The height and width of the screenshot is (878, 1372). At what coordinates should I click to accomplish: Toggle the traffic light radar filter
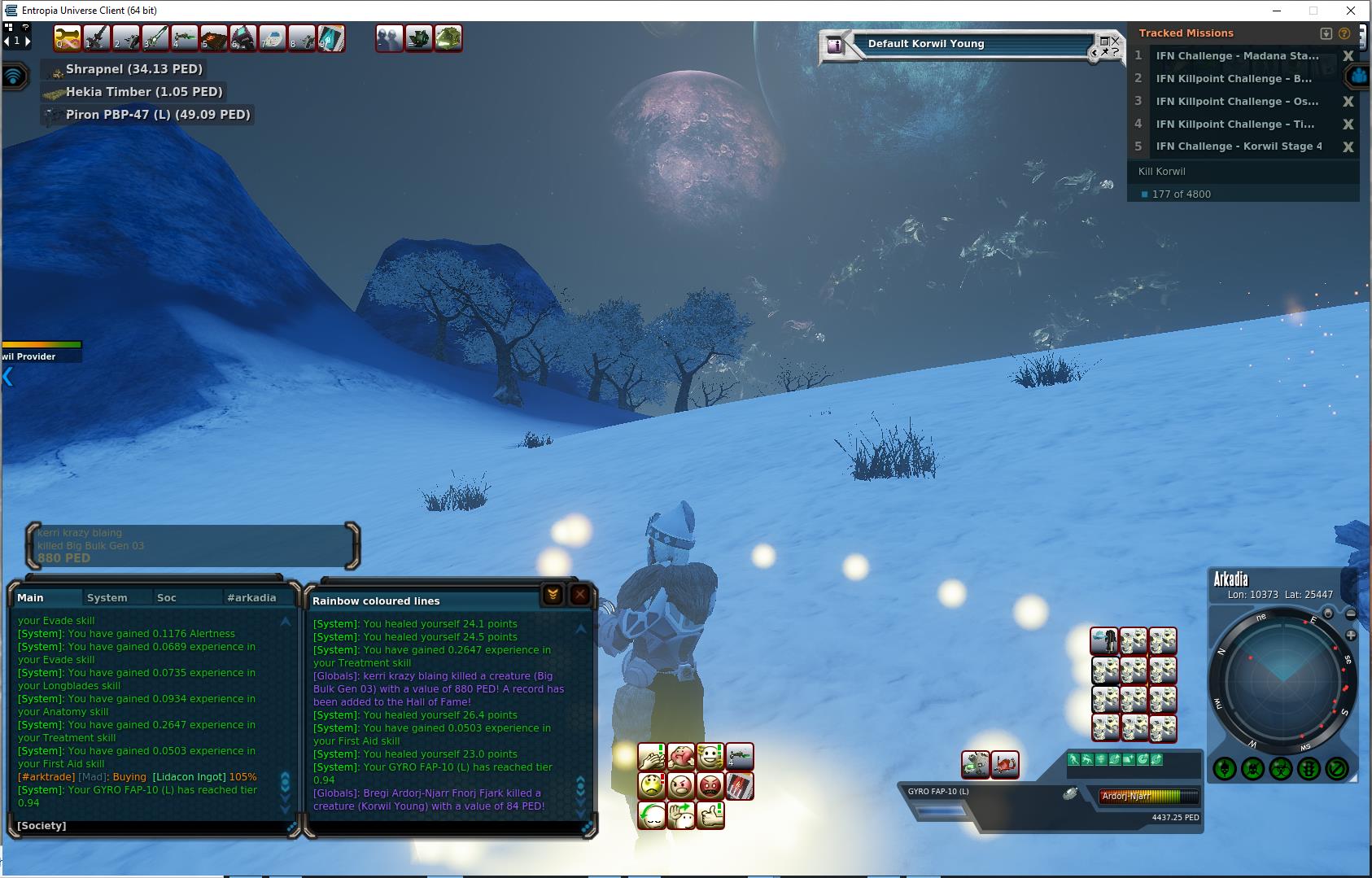pos(1309,768)
